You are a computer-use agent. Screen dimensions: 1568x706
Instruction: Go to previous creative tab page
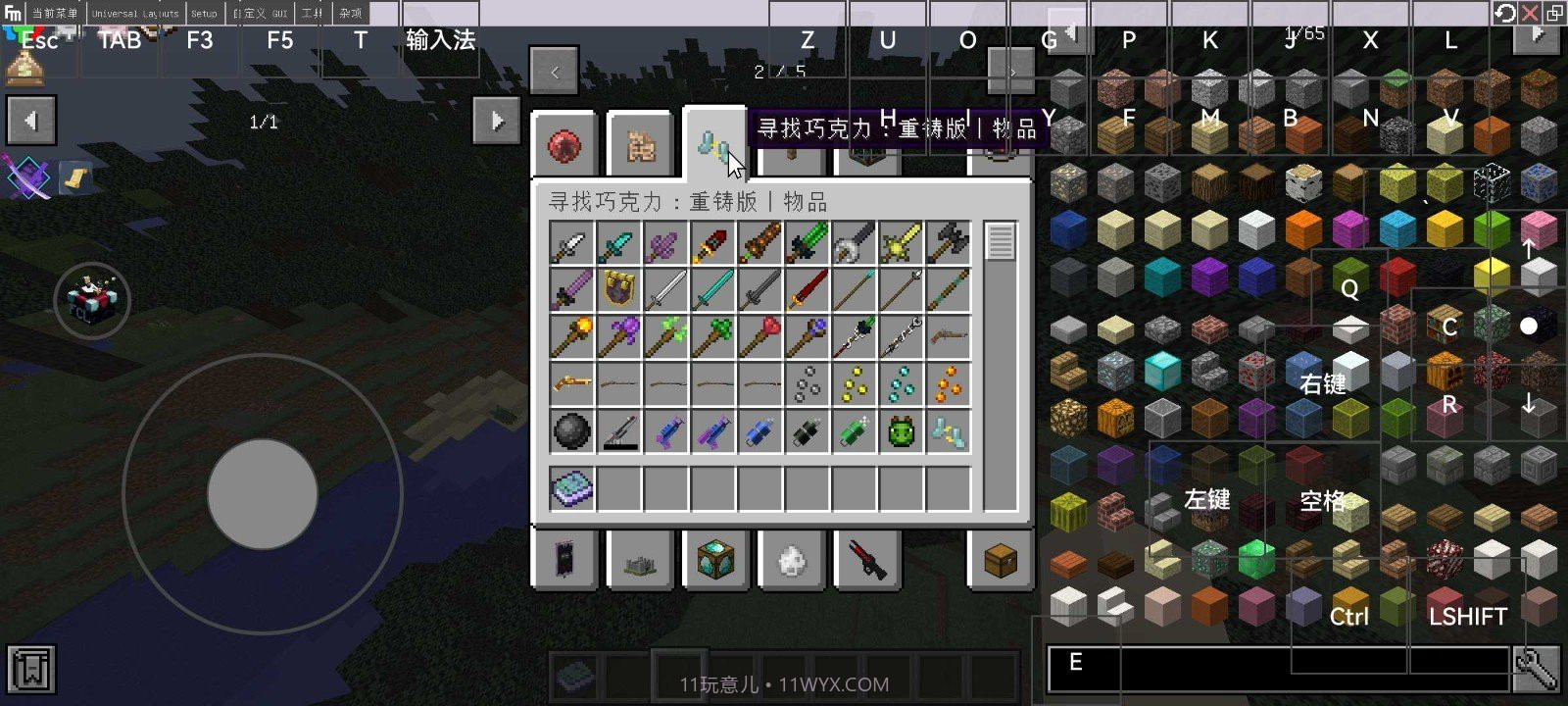click(555, 72)
